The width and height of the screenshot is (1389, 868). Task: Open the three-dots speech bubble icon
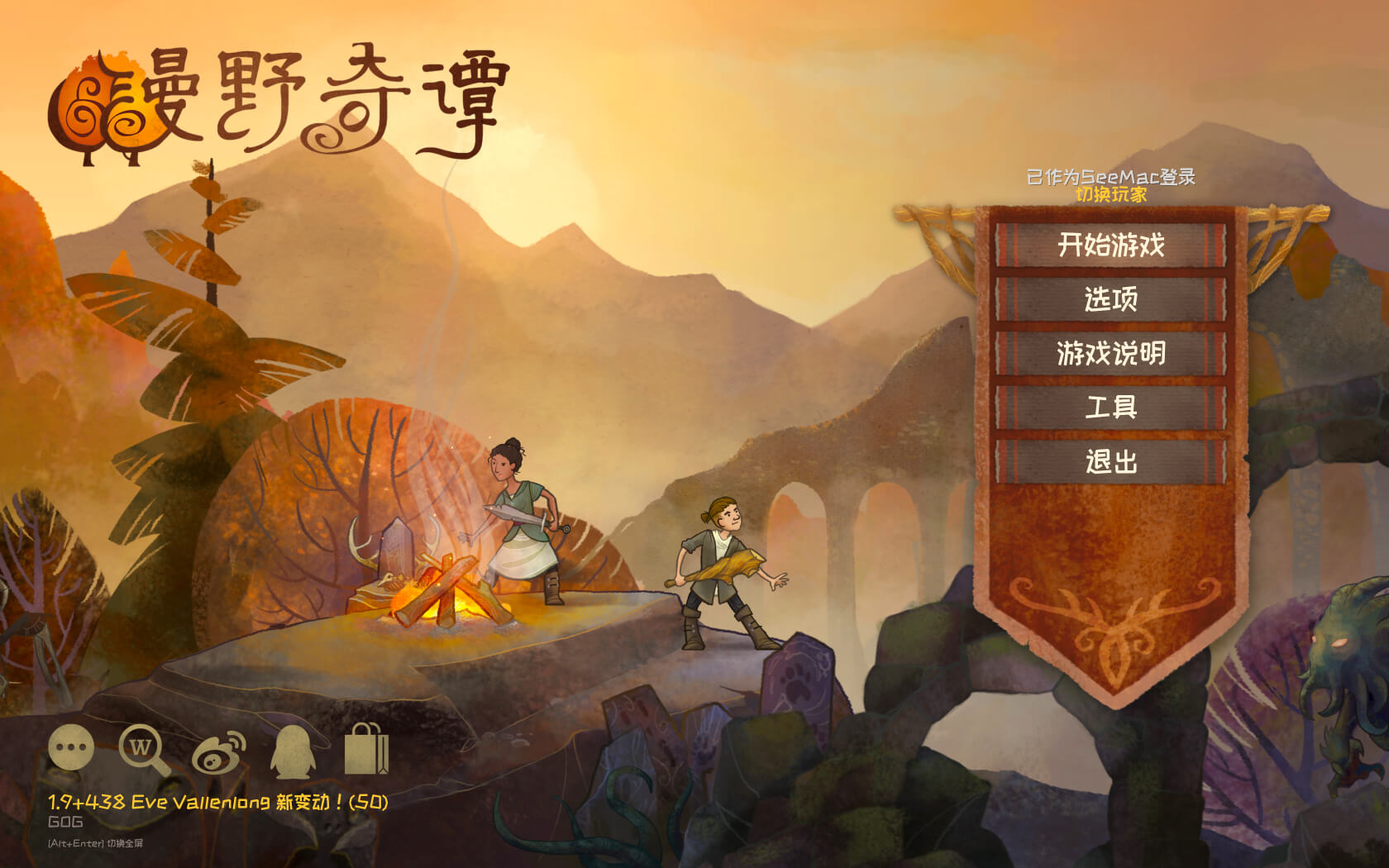[71, 748]
